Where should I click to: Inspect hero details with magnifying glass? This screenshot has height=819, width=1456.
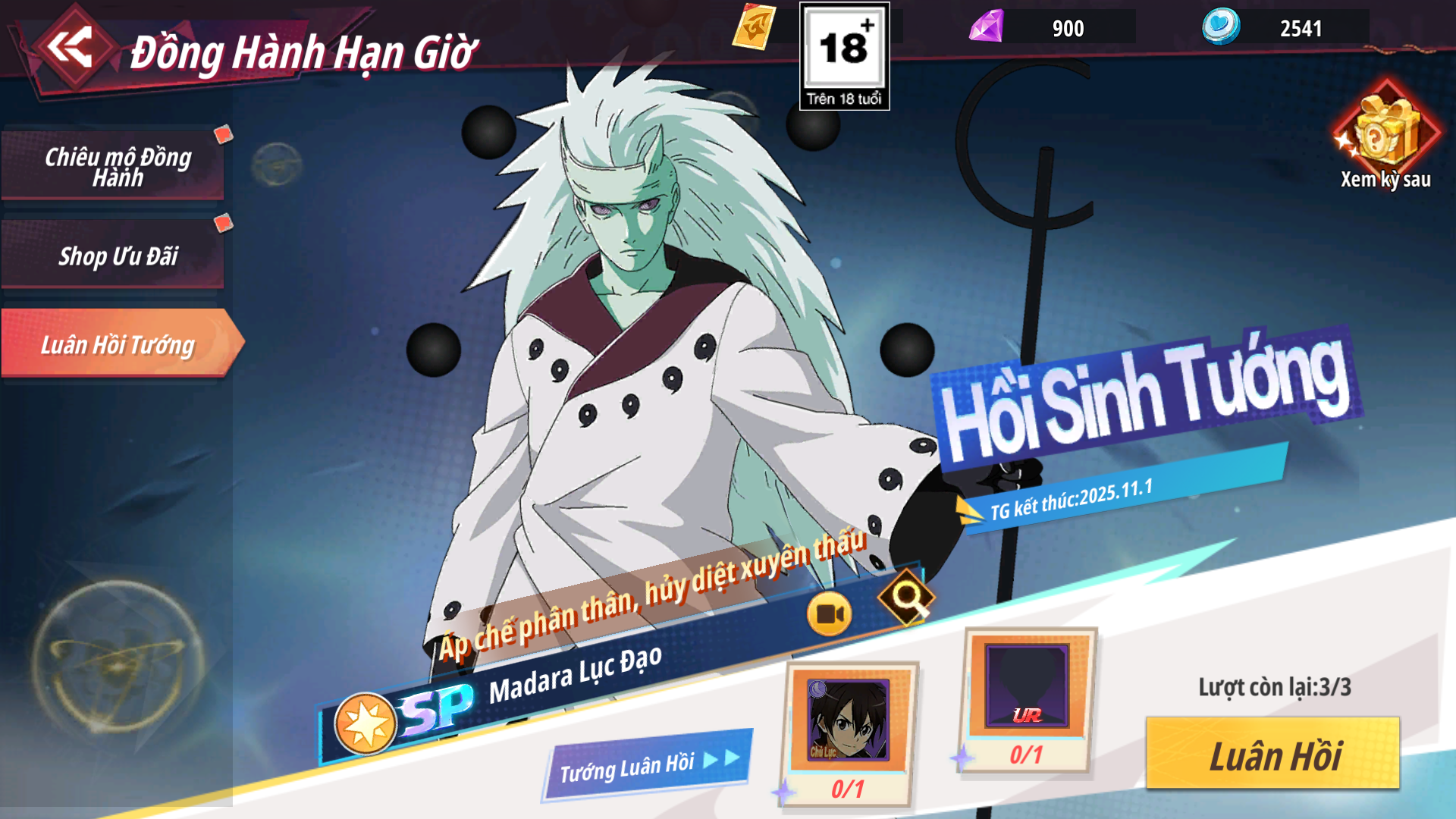pos(906,598)
